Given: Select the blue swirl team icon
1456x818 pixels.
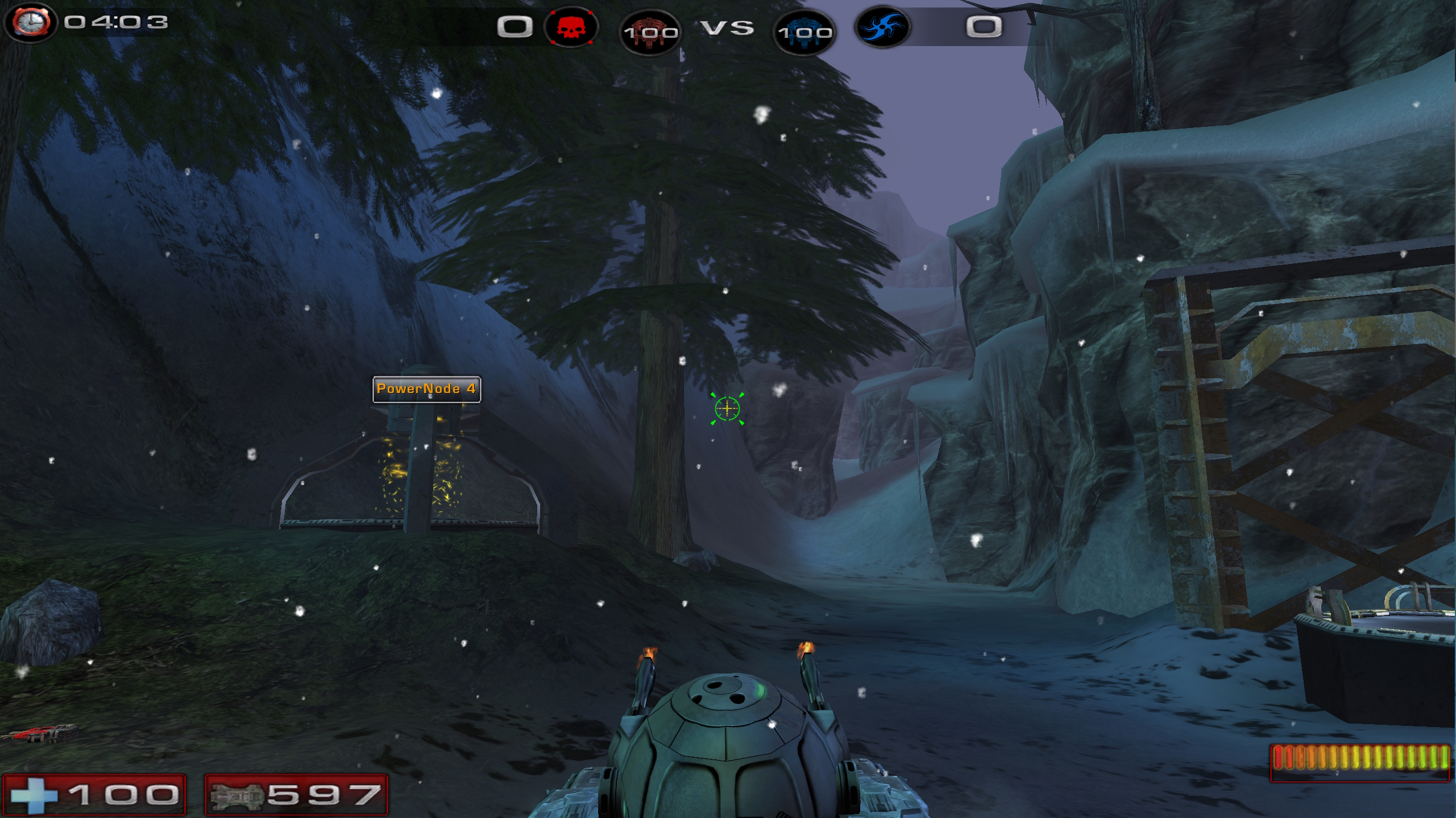Looking at the screenshot, I should coord(882,27).
